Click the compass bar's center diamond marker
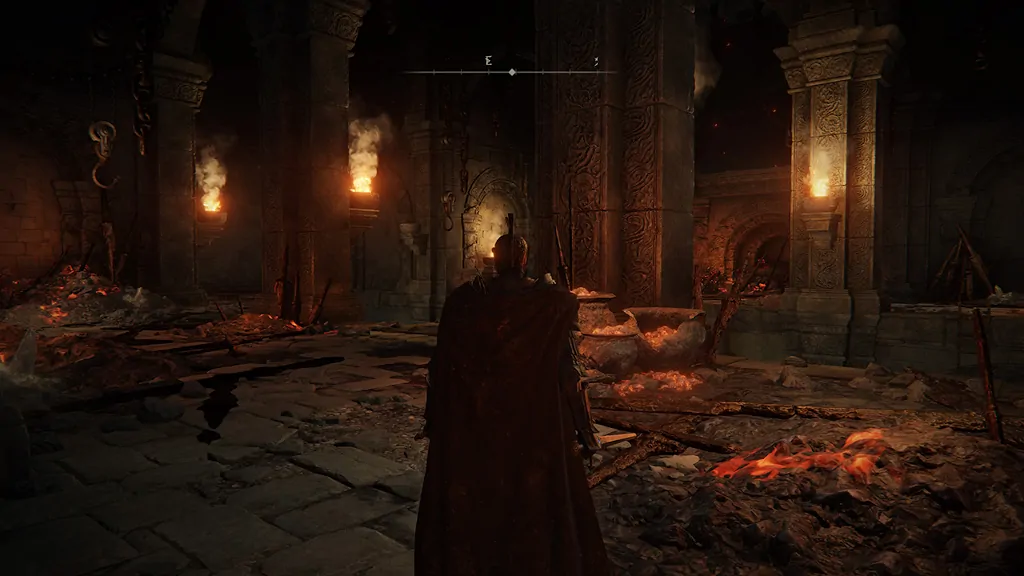 [512, 72]
